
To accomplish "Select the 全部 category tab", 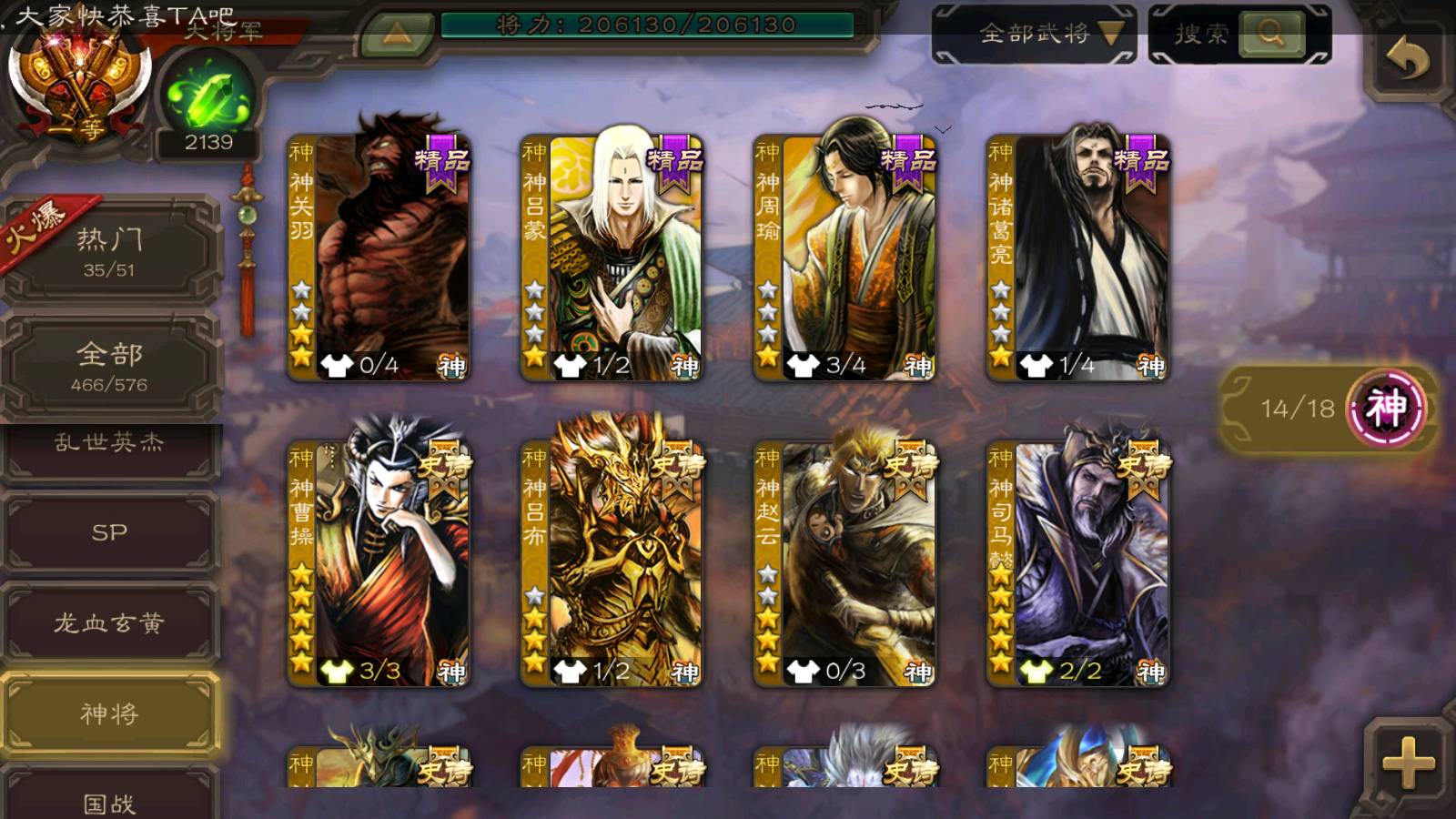I will 109,366.
